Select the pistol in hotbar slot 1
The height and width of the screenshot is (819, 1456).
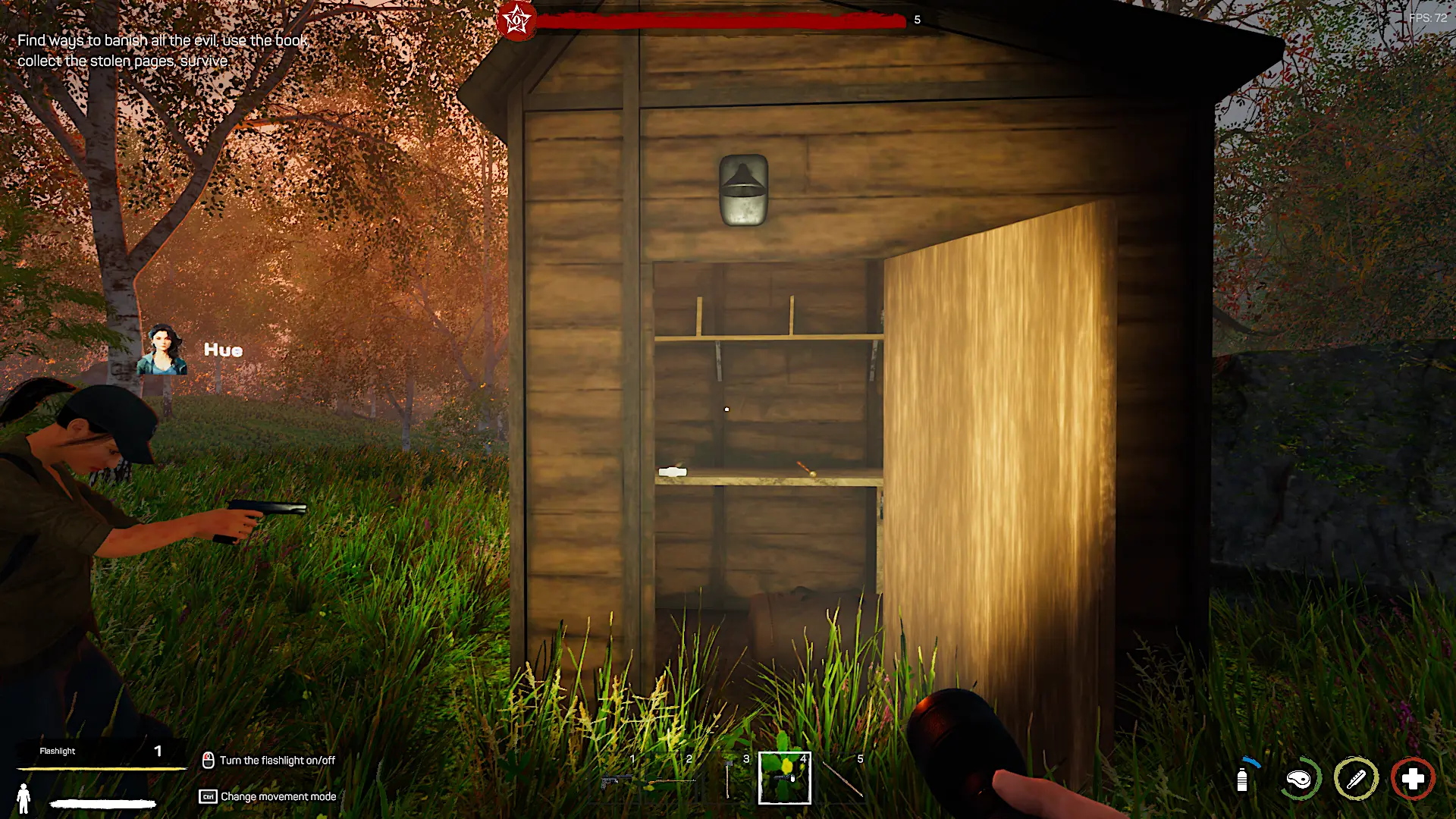click(615, 780)
